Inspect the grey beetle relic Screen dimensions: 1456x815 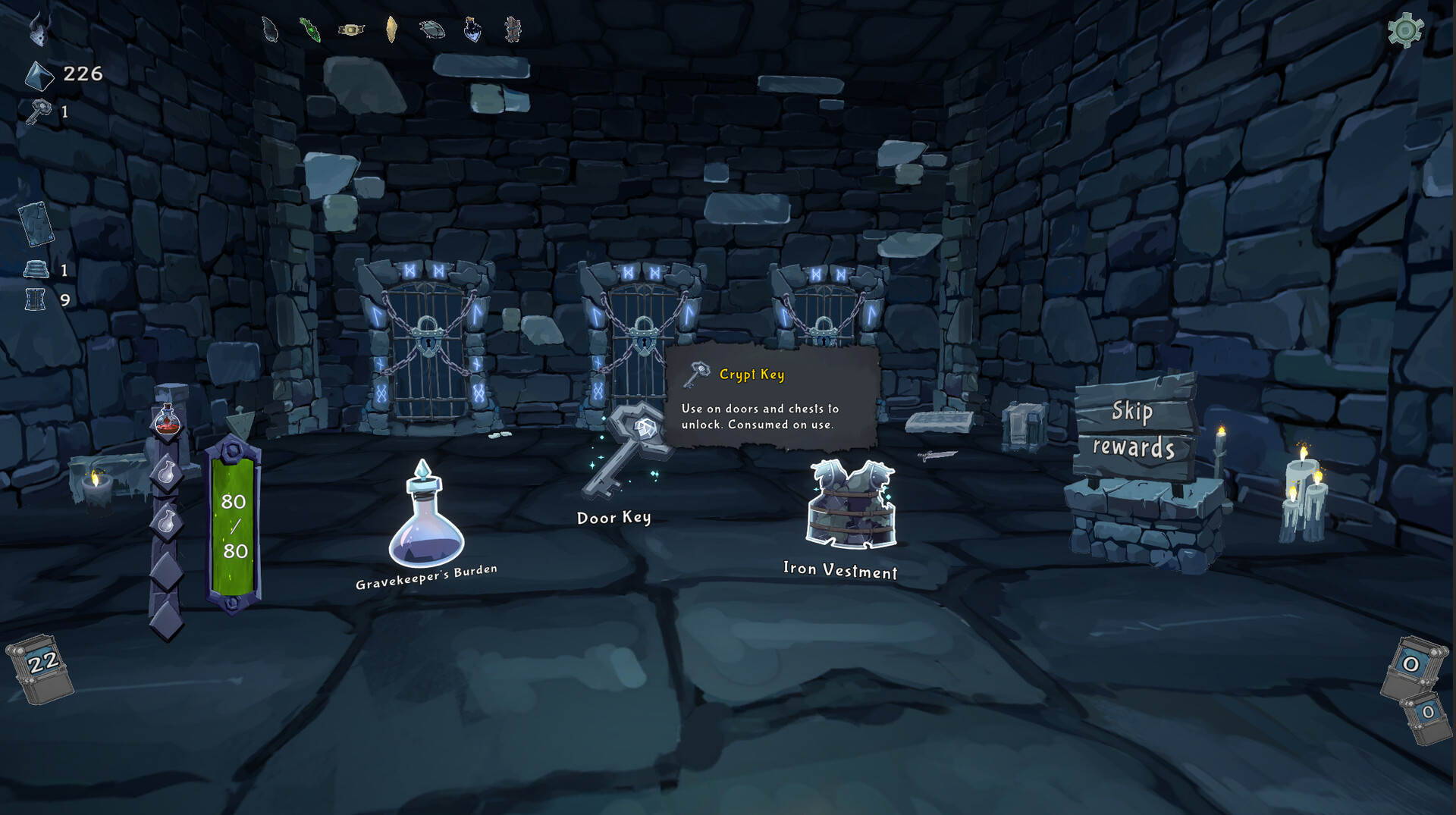(432, 30)
